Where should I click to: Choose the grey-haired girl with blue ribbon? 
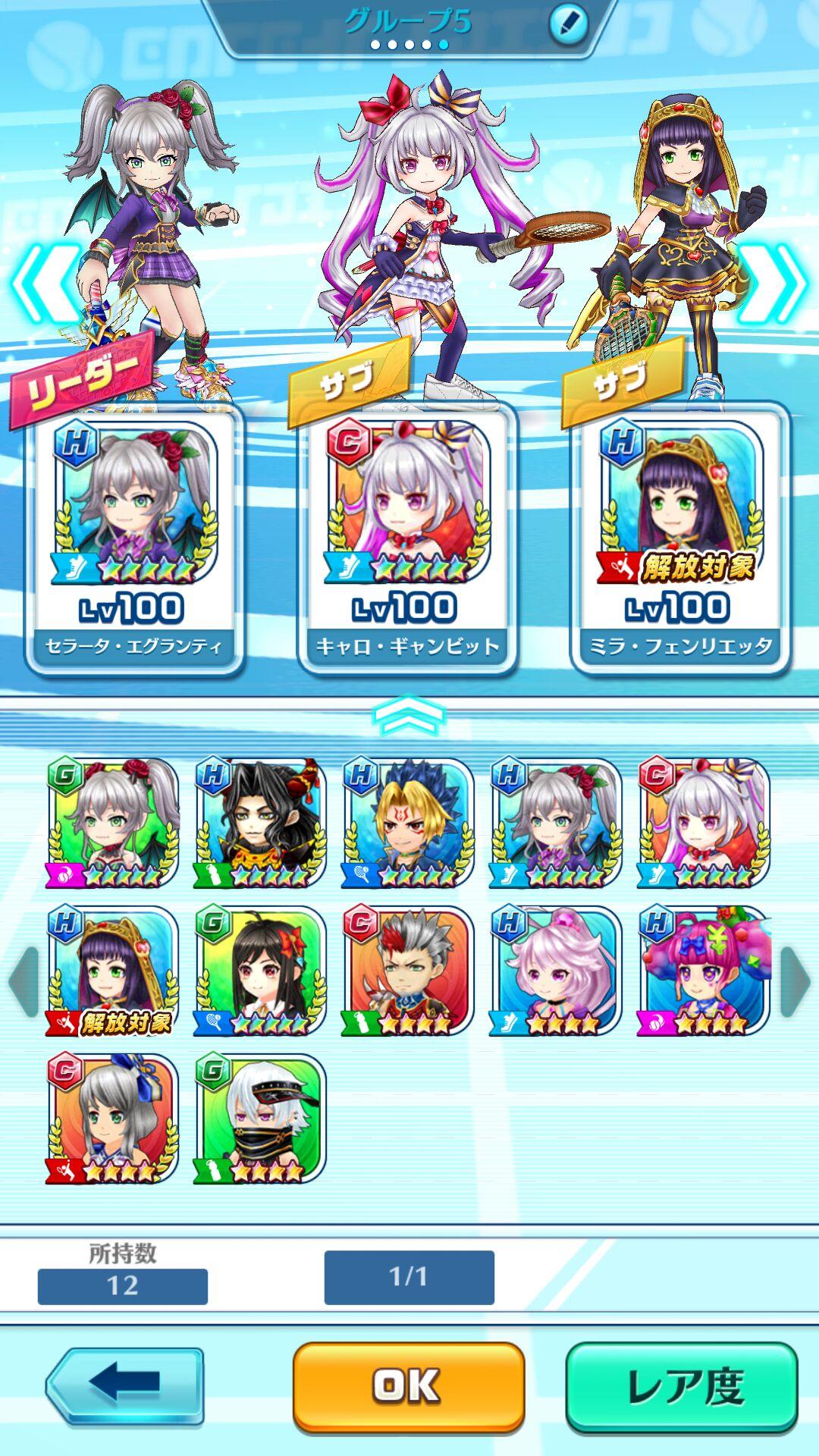(x=112, y=1119)
